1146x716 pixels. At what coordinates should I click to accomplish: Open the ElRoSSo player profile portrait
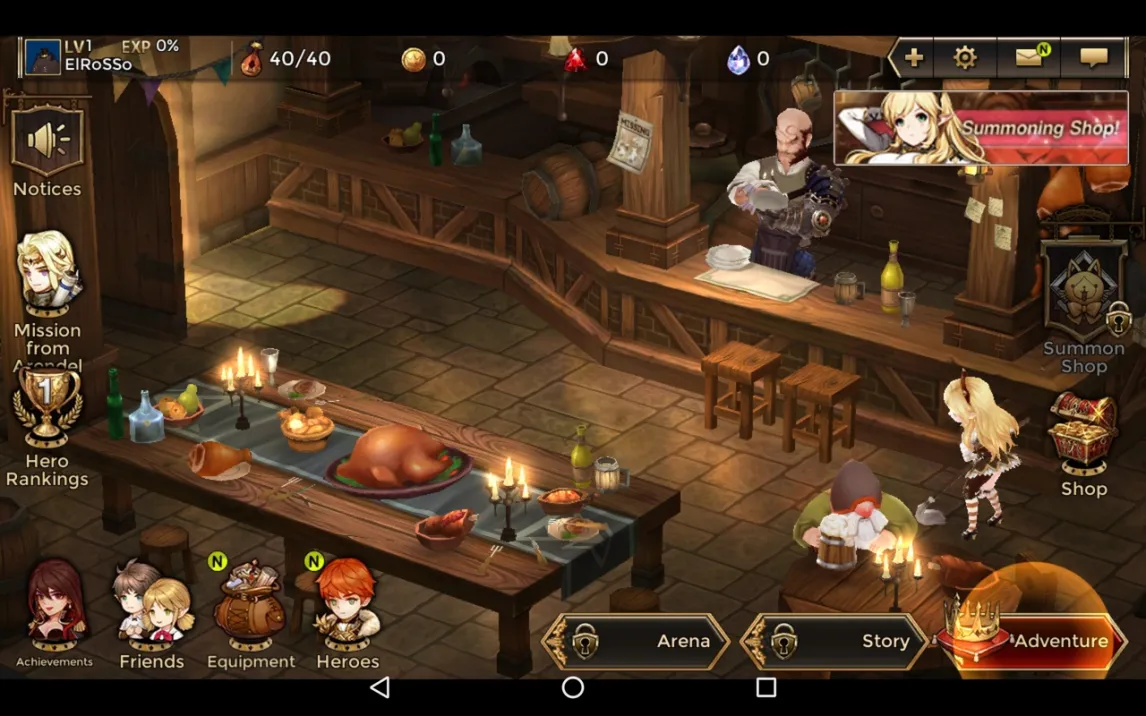43,58
